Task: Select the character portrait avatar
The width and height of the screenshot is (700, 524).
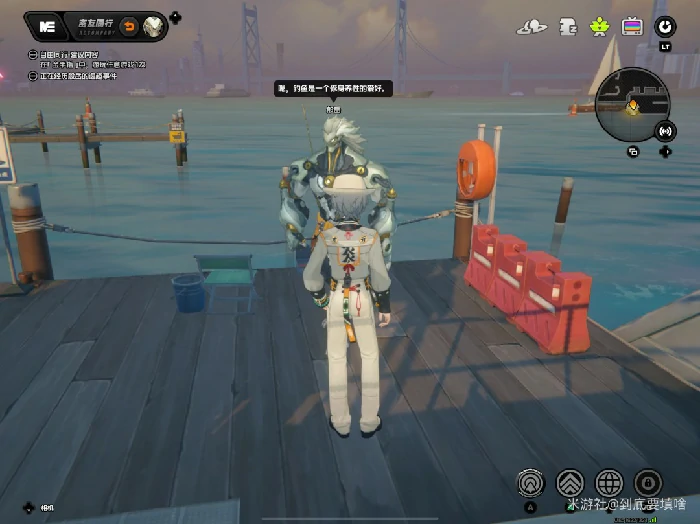Action: coord(154,27)
